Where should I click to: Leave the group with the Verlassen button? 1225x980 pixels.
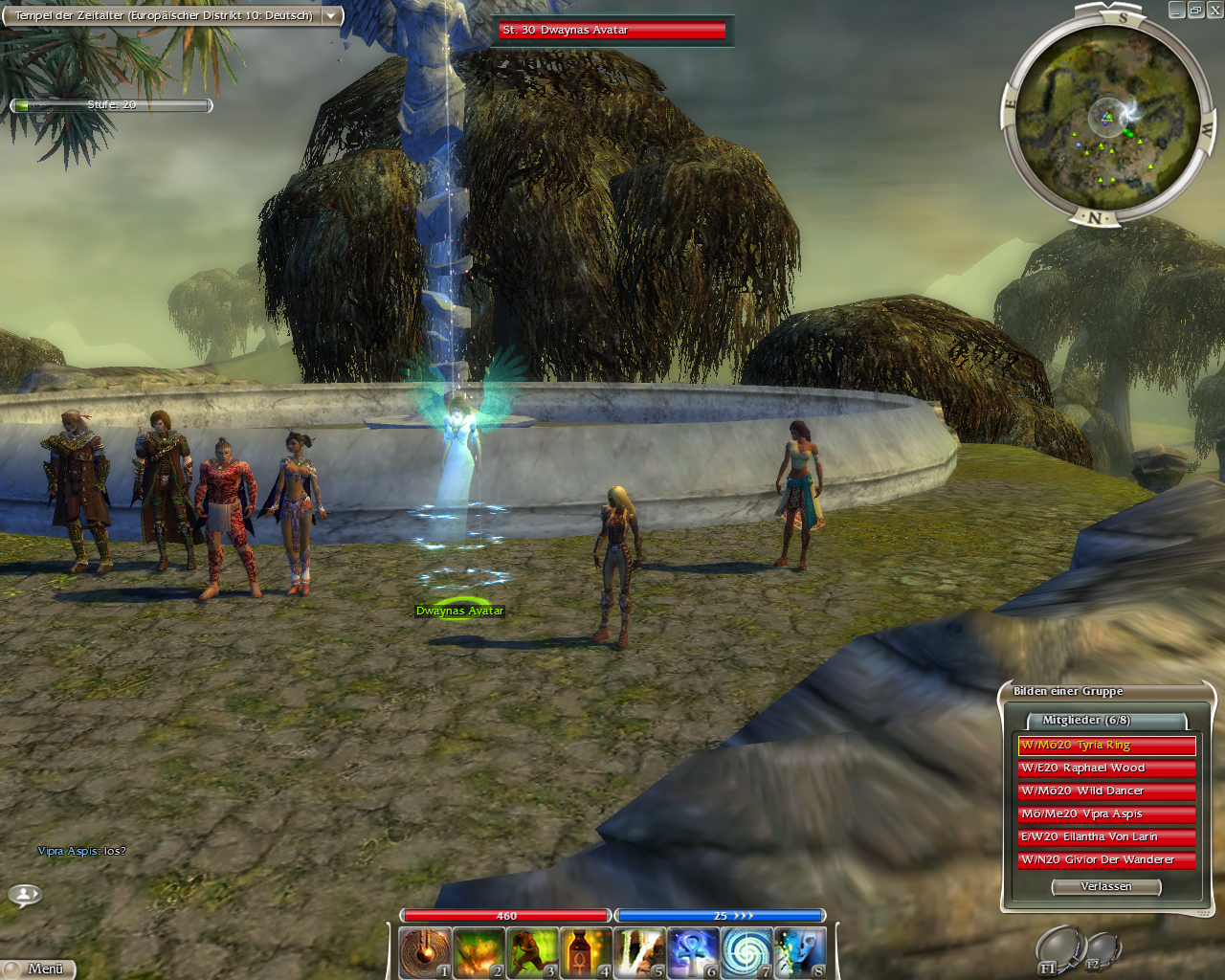[x=1106, y=887]
